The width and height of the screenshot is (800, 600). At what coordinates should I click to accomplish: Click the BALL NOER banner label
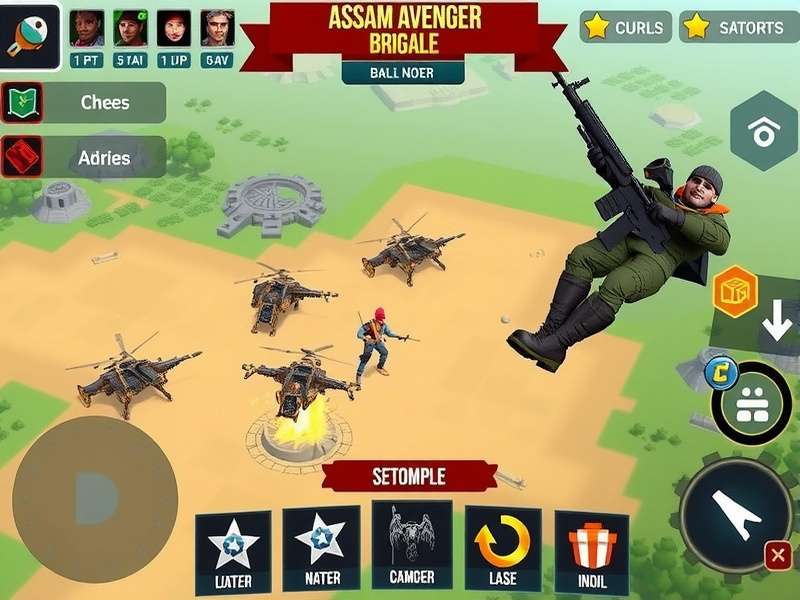point(402,72)
